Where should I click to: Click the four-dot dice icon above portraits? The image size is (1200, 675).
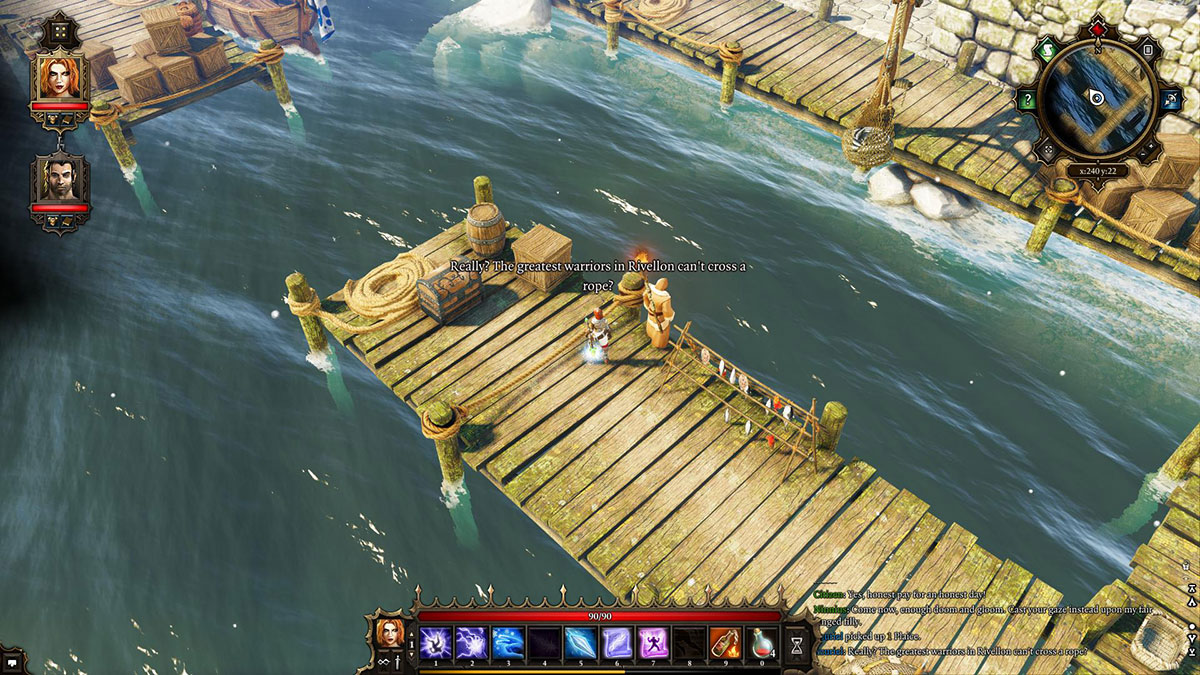pos(59,29)
